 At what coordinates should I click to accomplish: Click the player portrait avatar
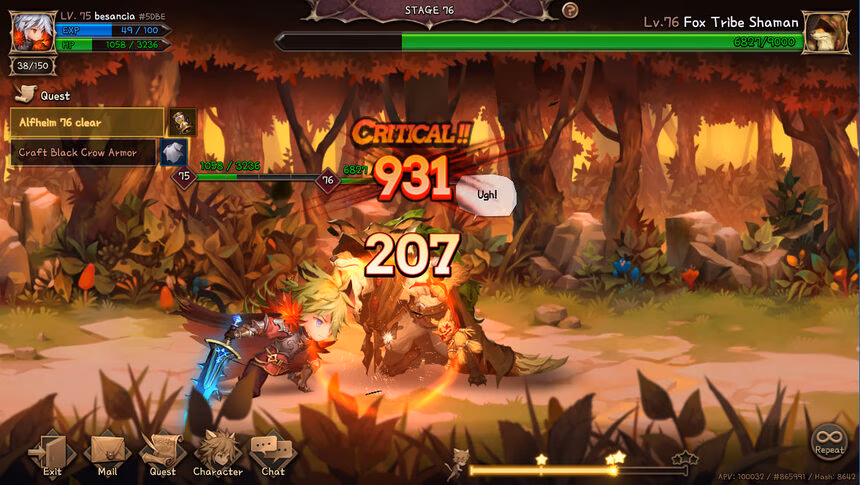[x=32, y=31]
